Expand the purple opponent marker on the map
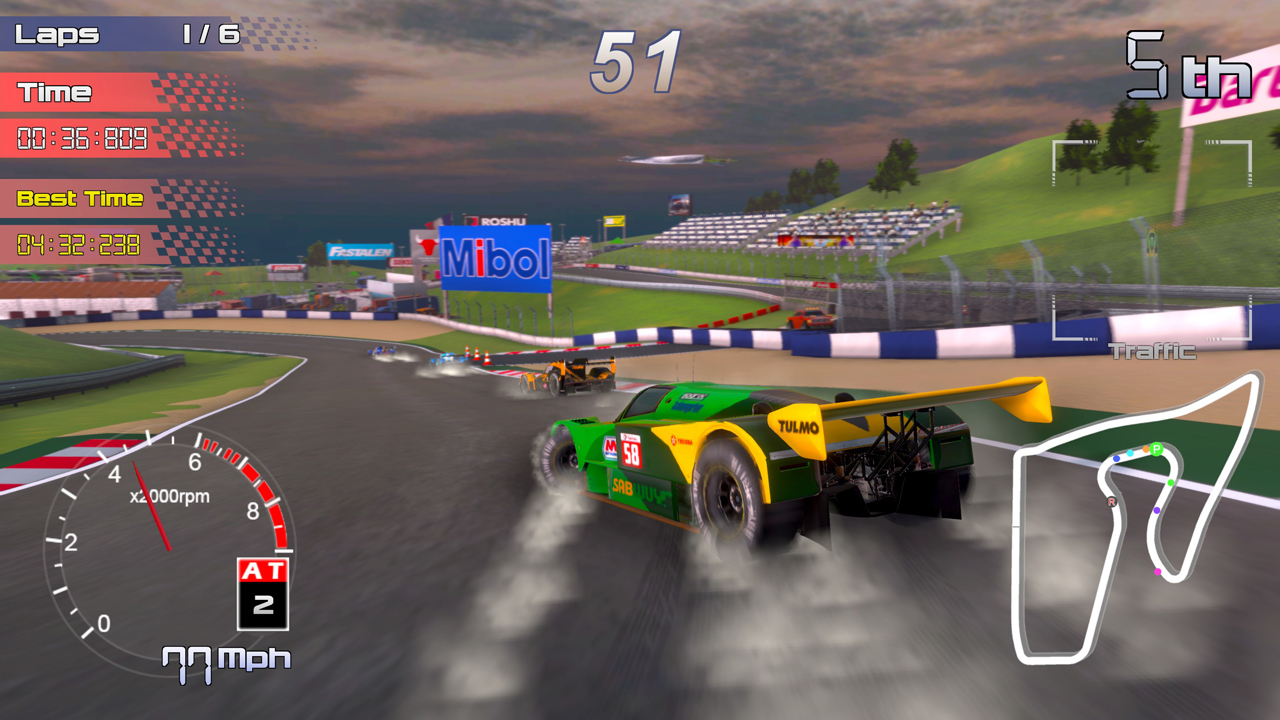Viewport: 1280px width, 720px height. [1156, 510]
